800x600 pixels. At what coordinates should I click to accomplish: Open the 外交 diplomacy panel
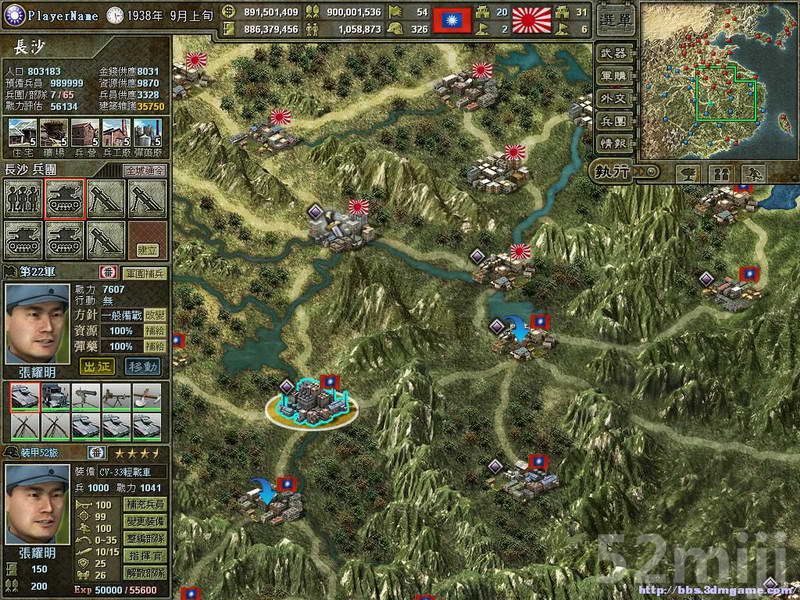tap(613, 99)
